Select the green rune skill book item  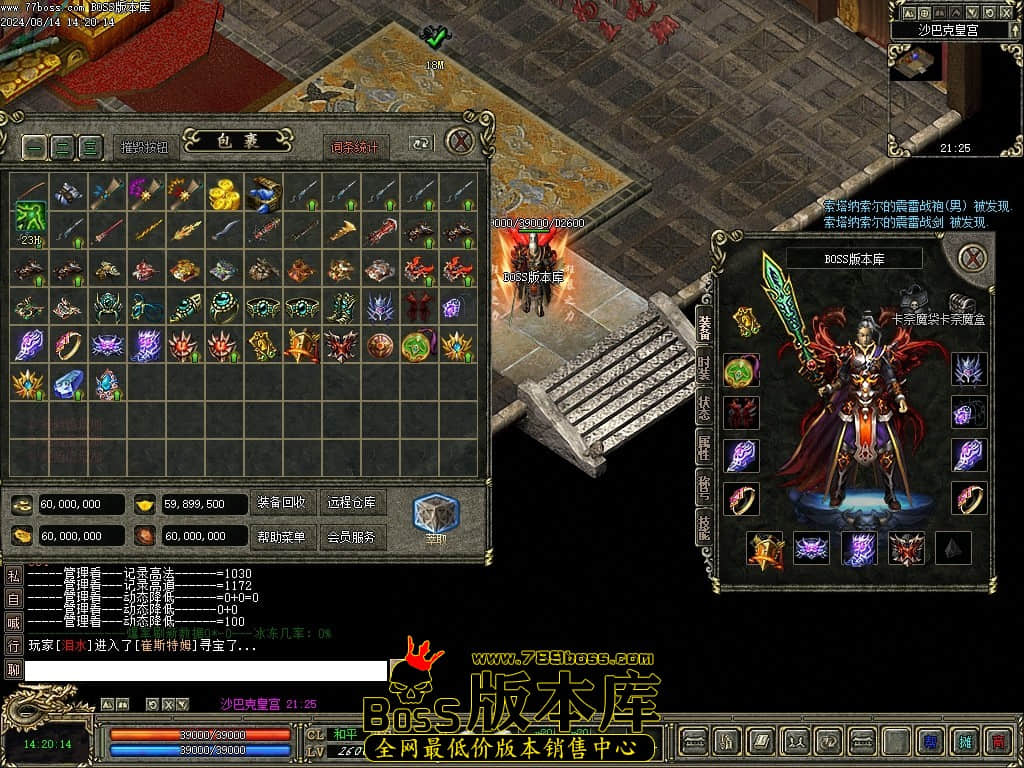[28, 217]
